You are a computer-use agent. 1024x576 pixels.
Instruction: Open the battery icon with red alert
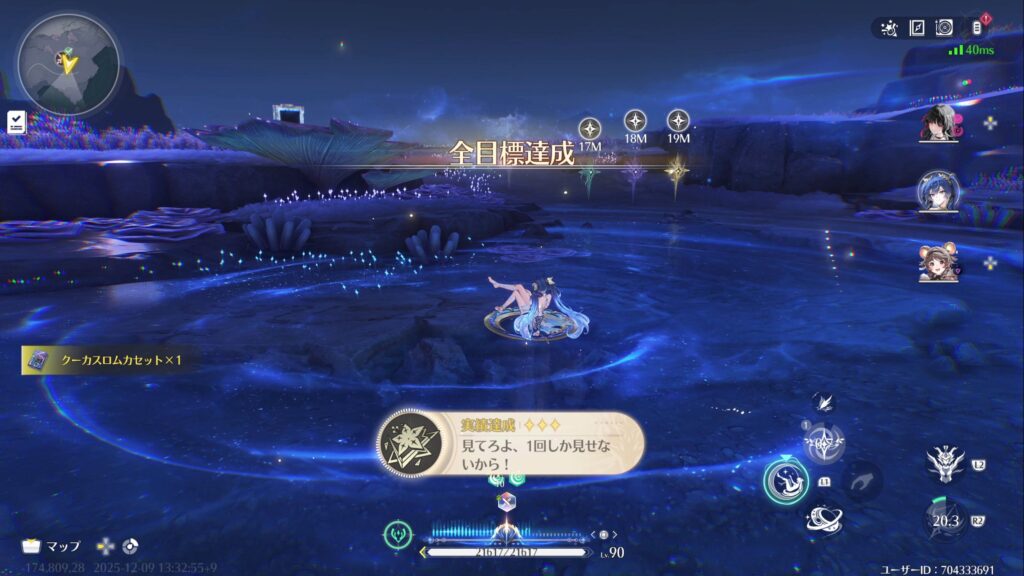coord(977,28)
